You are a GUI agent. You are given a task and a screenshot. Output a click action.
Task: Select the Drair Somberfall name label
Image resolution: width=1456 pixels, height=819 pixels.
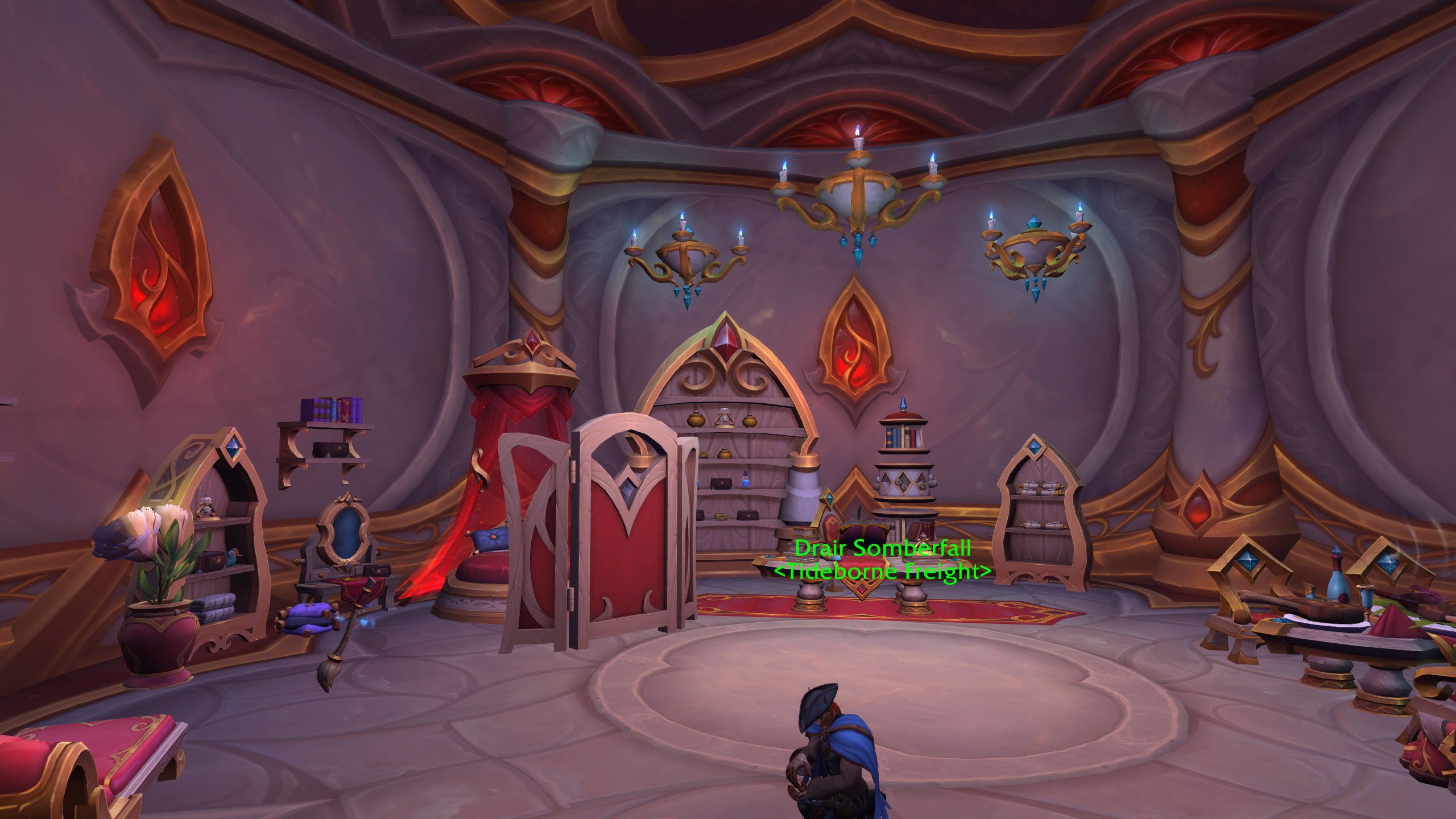pos(882,548)
